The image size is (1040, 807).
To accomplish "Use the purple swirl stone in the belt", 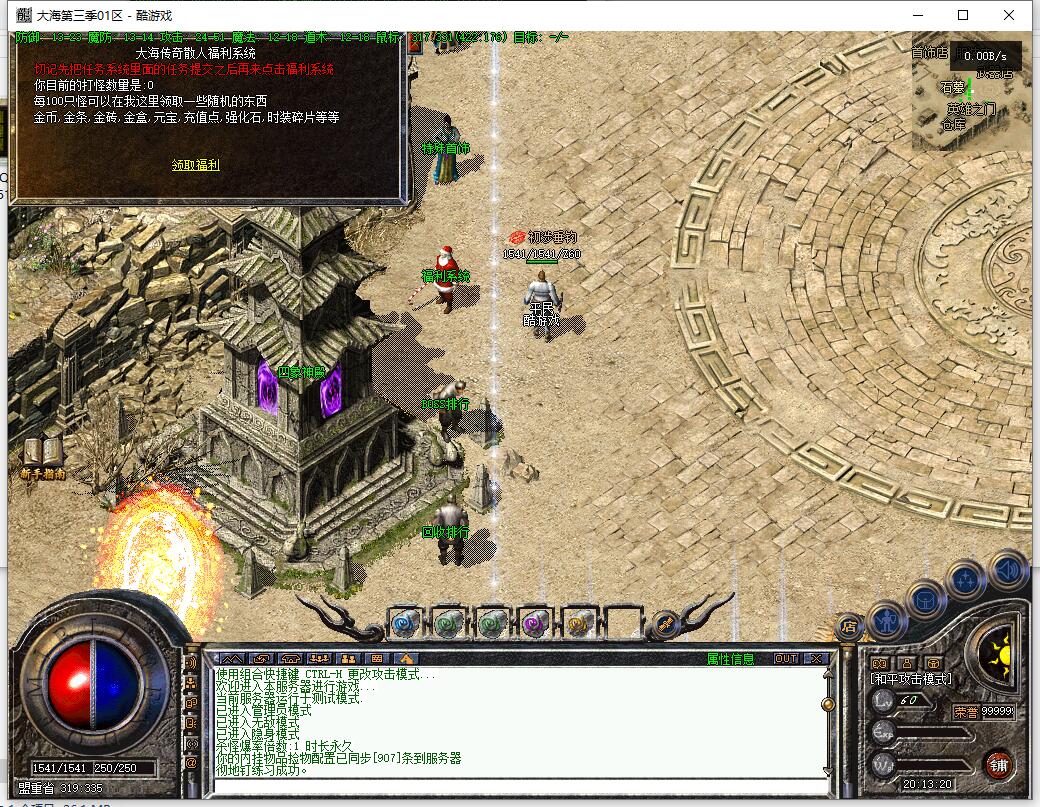I will 535,624.
